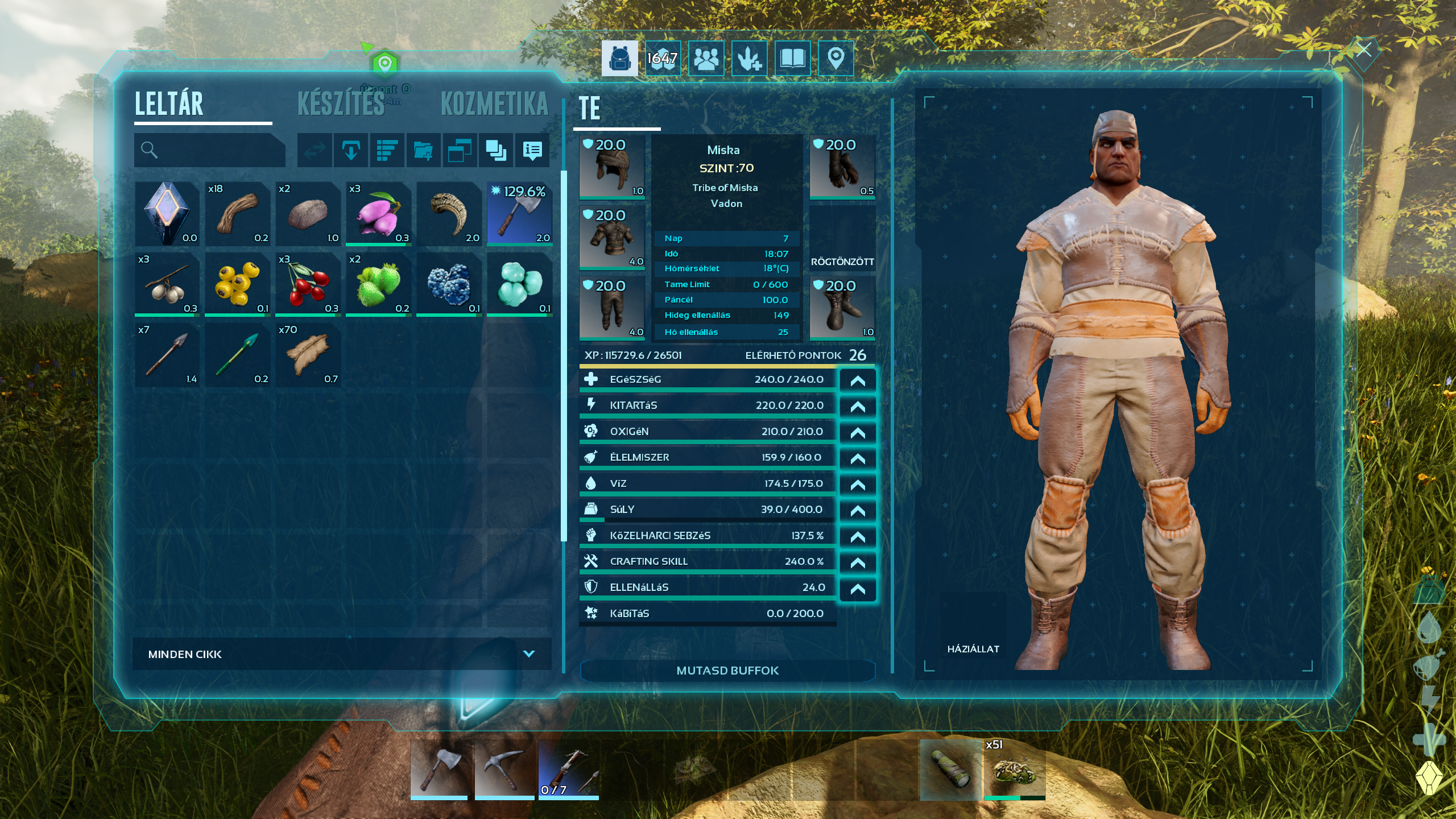Open the map marker screen
The height and width of the screenshot is (819, 1456).
[x=835, y=58]
